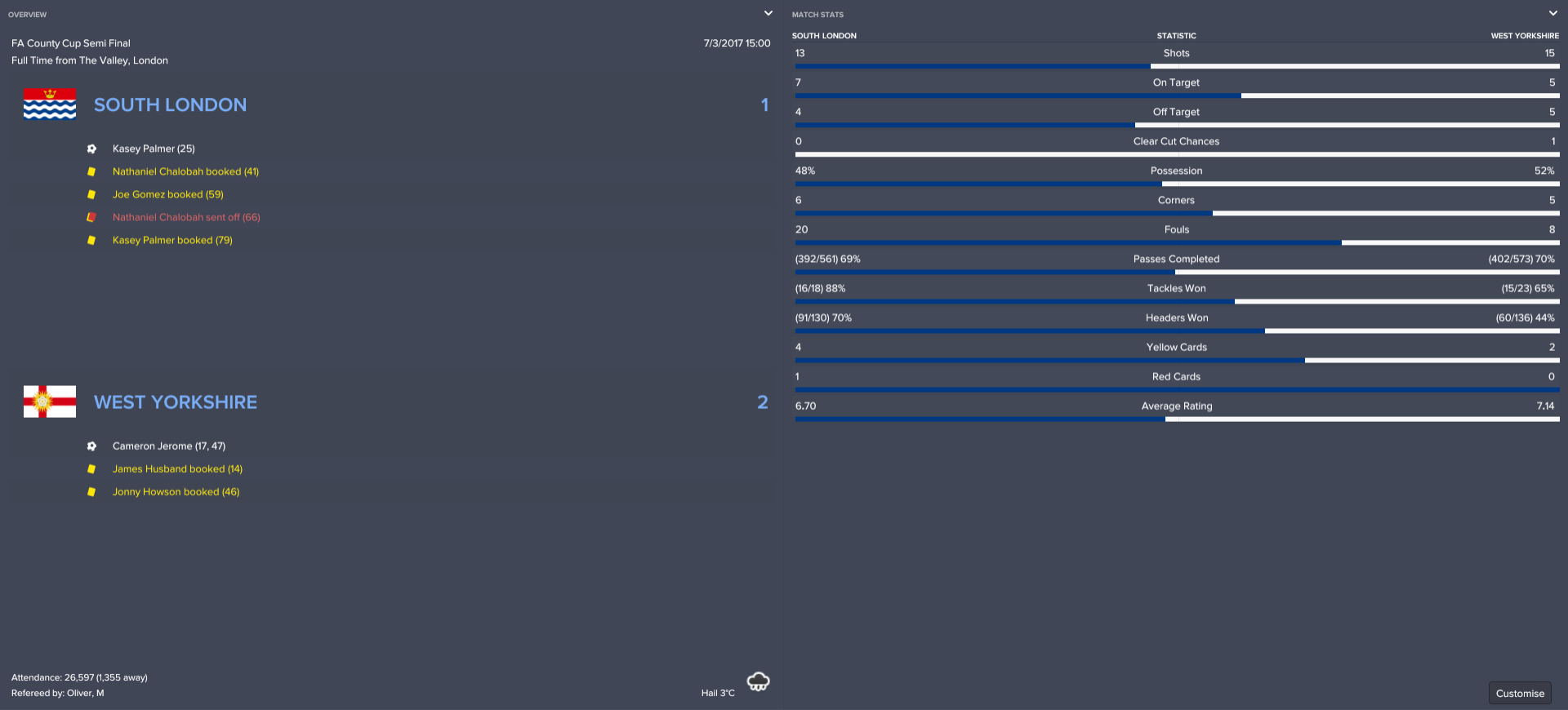View Joe Gomez booked (59) event

pyautogui.click(x=167, y=194)
